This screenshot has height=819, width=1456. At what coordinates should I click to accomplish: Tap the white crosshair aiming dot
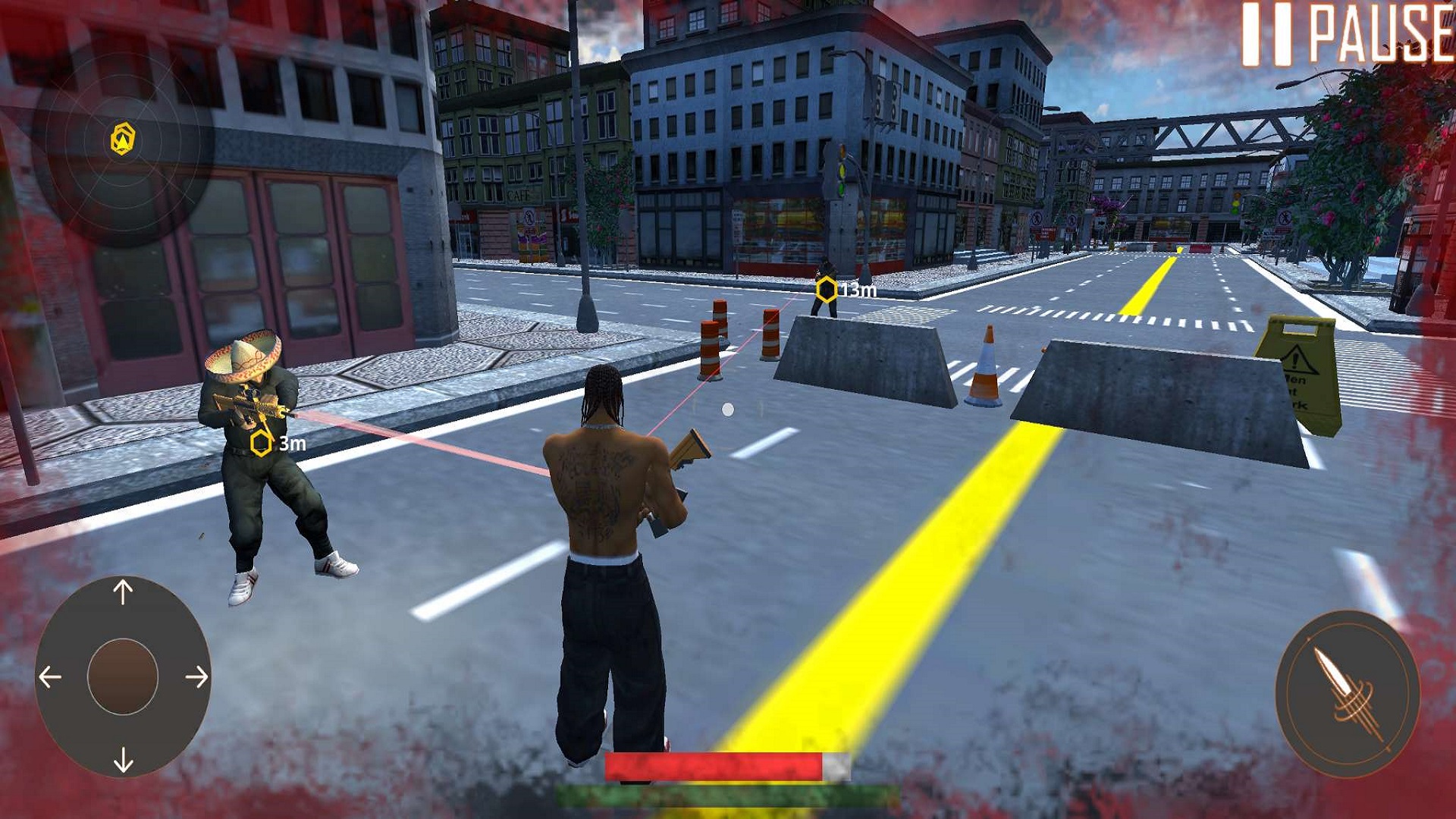[729, 408]
